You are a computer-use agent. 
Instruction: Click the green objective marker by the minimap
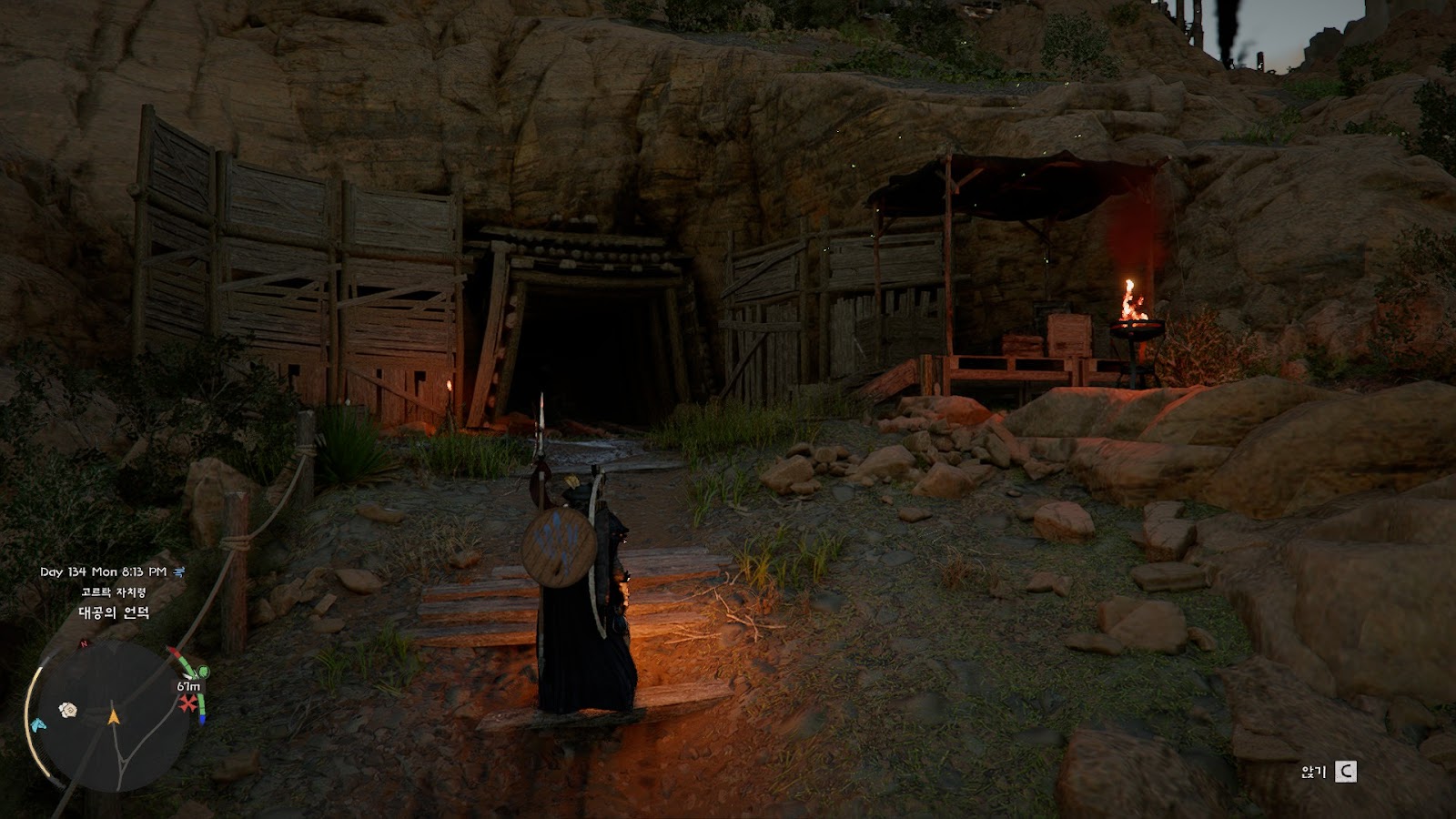(204, 672)
